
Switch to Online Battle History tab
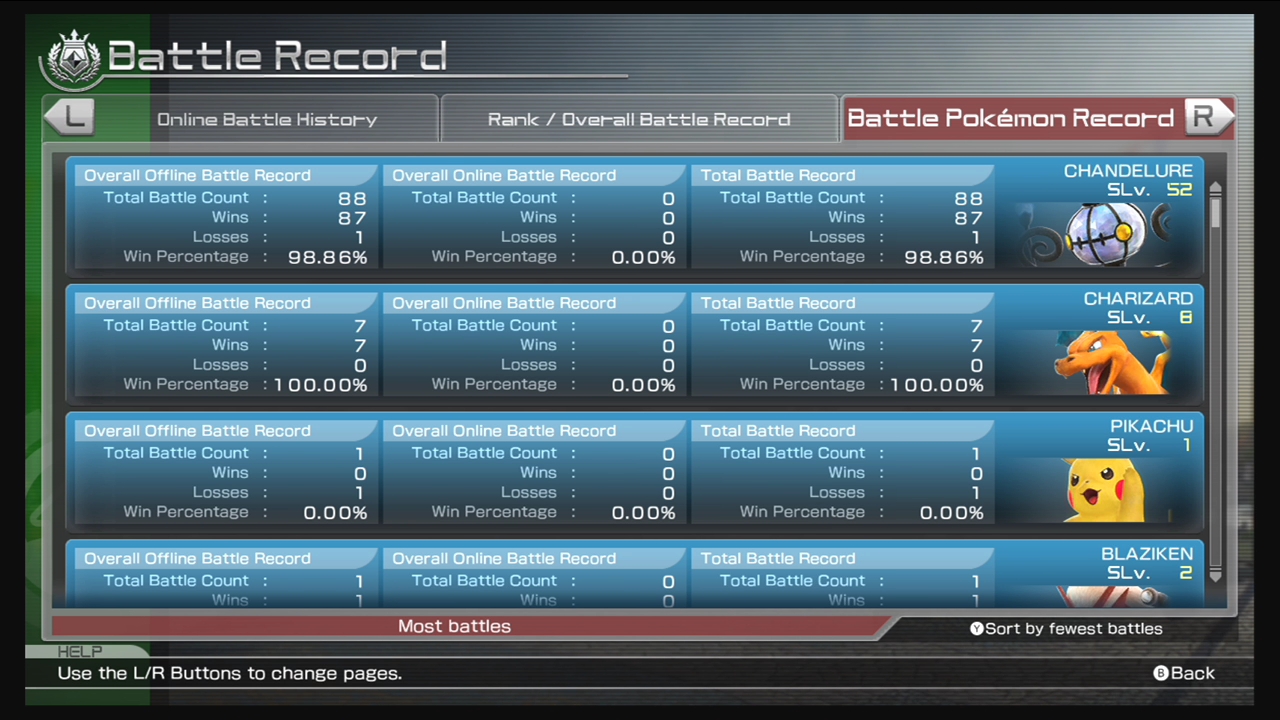(266, 119)
